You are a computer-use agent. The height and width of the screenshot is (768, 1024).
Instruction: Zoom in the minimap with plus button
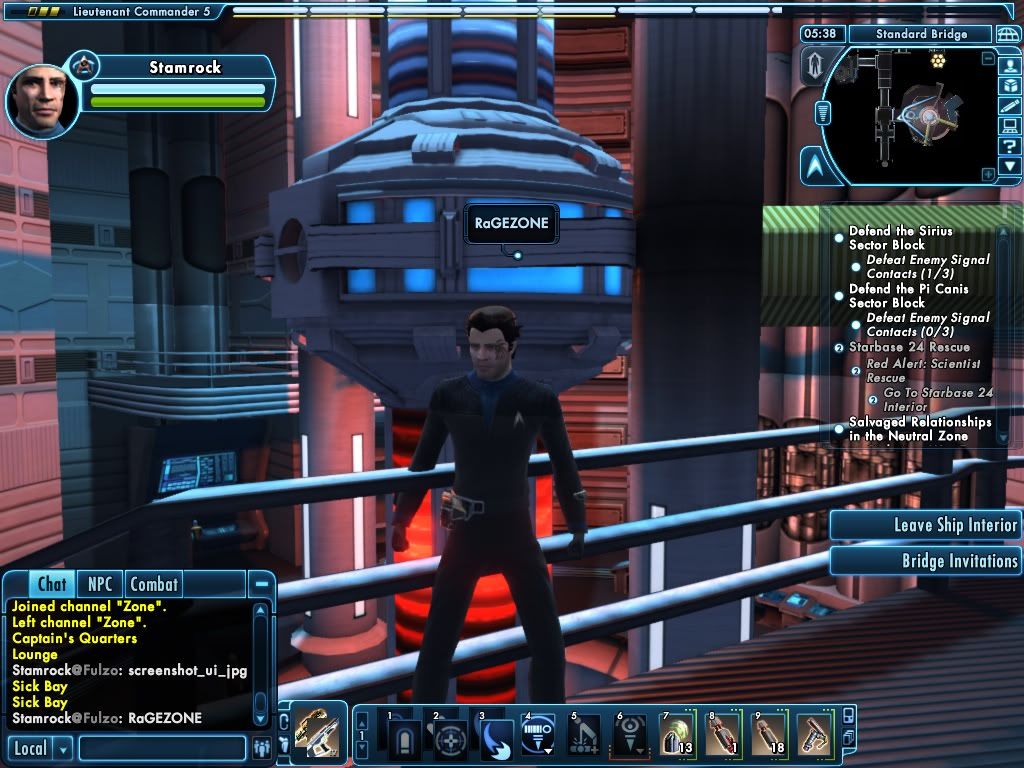click(x=988, y=174)
